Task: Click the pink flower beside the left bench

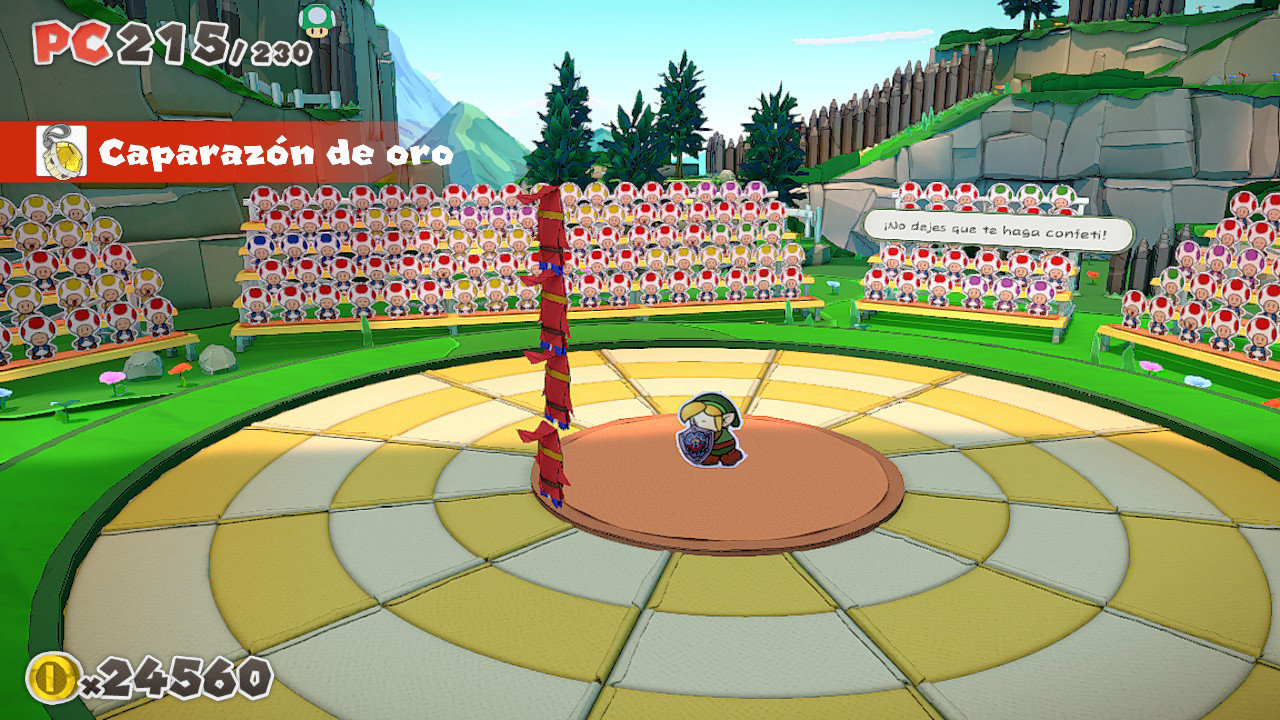Action: pos(112,378)
